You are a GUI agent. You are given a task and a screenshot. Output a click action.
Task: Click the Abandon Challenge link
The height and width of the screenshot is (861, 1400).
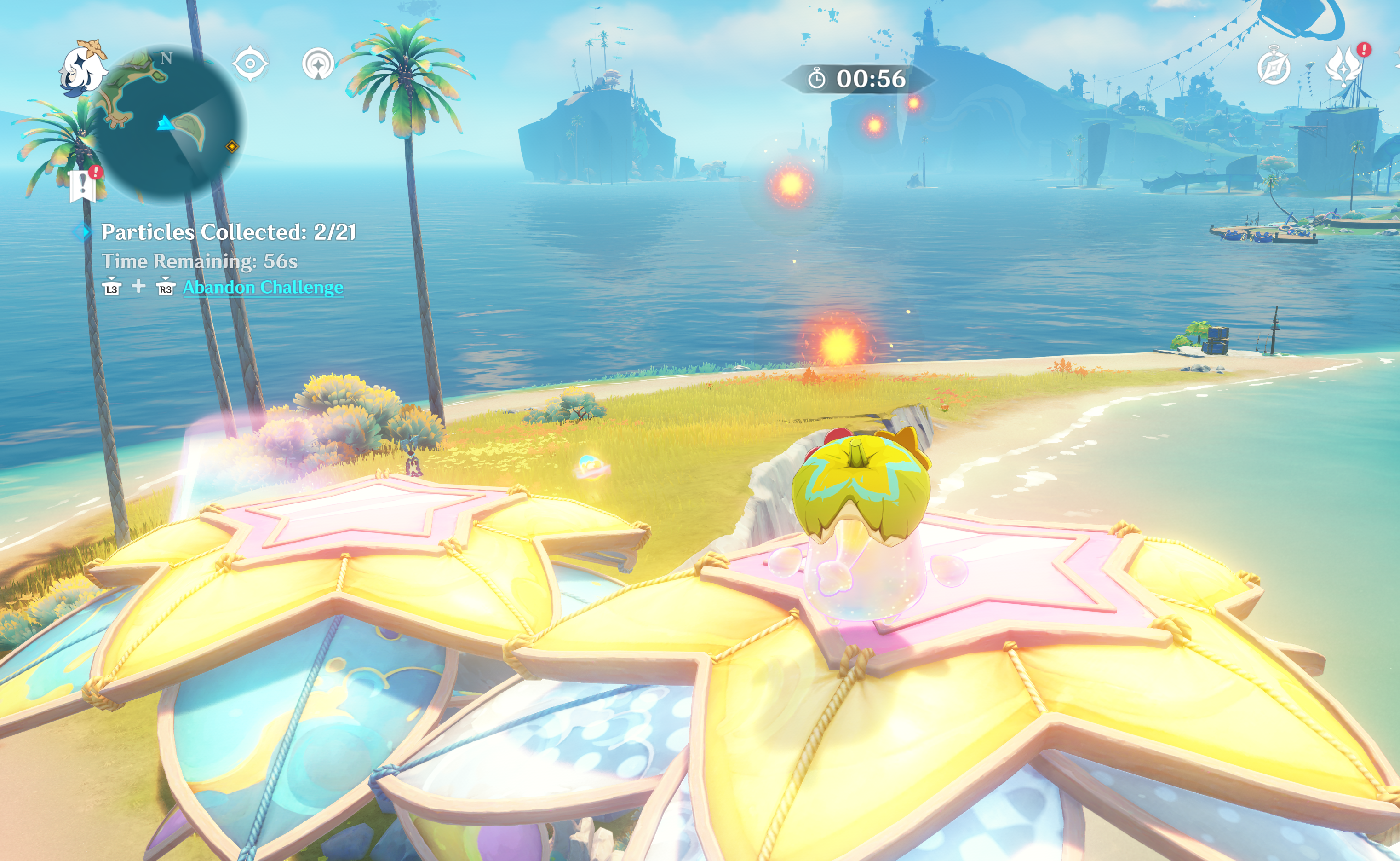pyautogui.click(x=262, y=288)
